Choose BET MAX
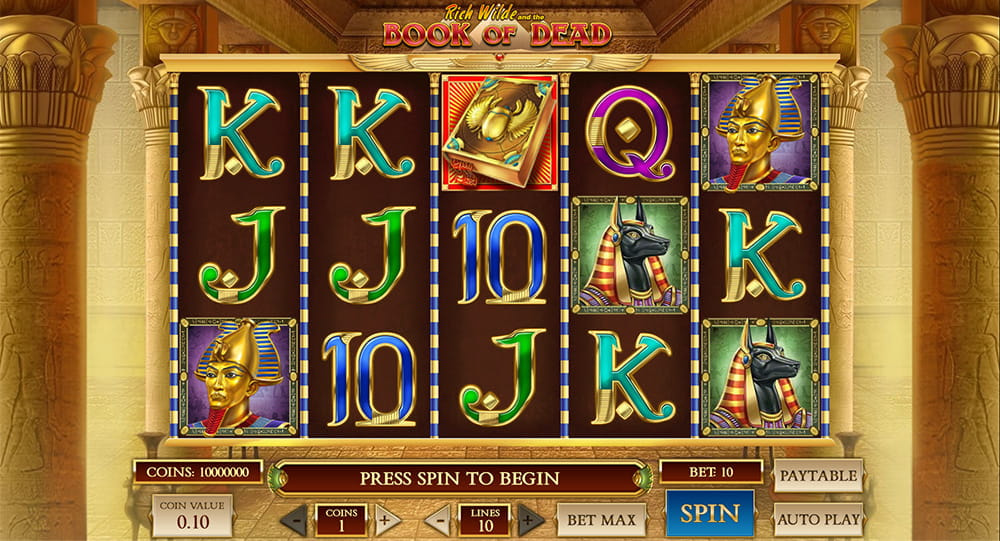Viewport: 1000px width, 541px height. point(602,519)
